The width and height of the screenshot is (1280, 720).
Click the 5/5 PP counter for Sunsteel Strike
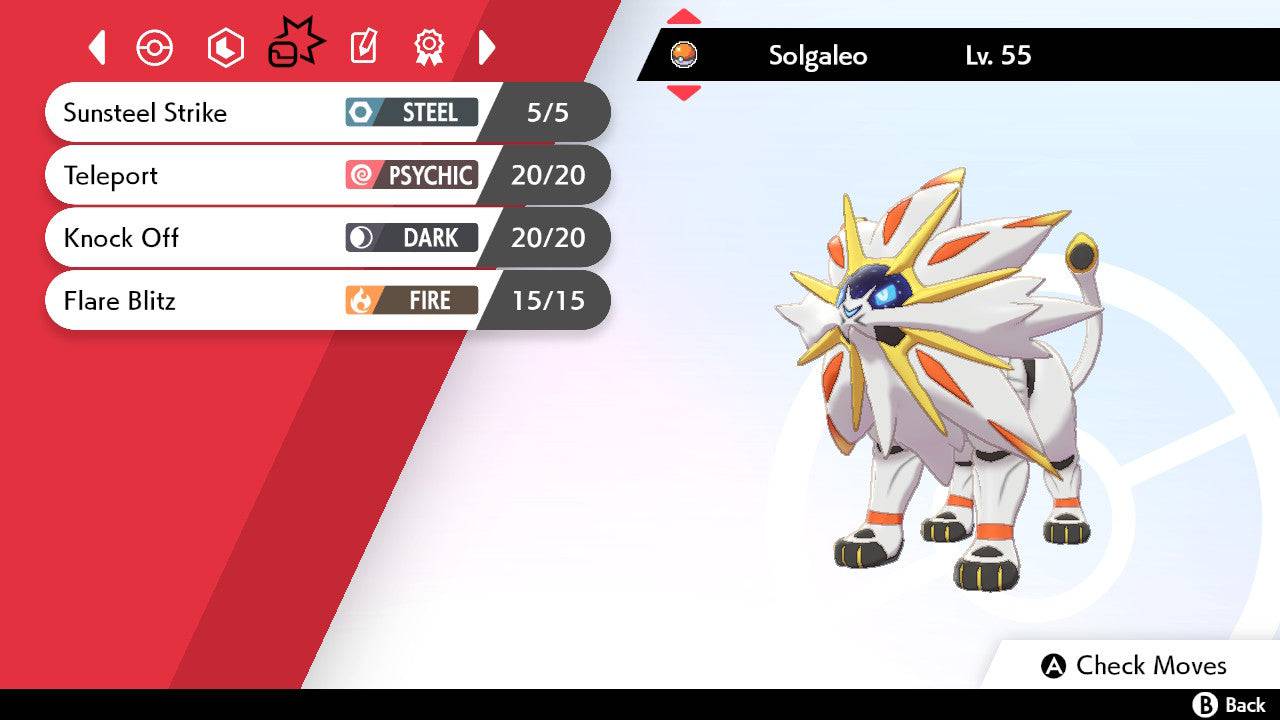(549, 113)
